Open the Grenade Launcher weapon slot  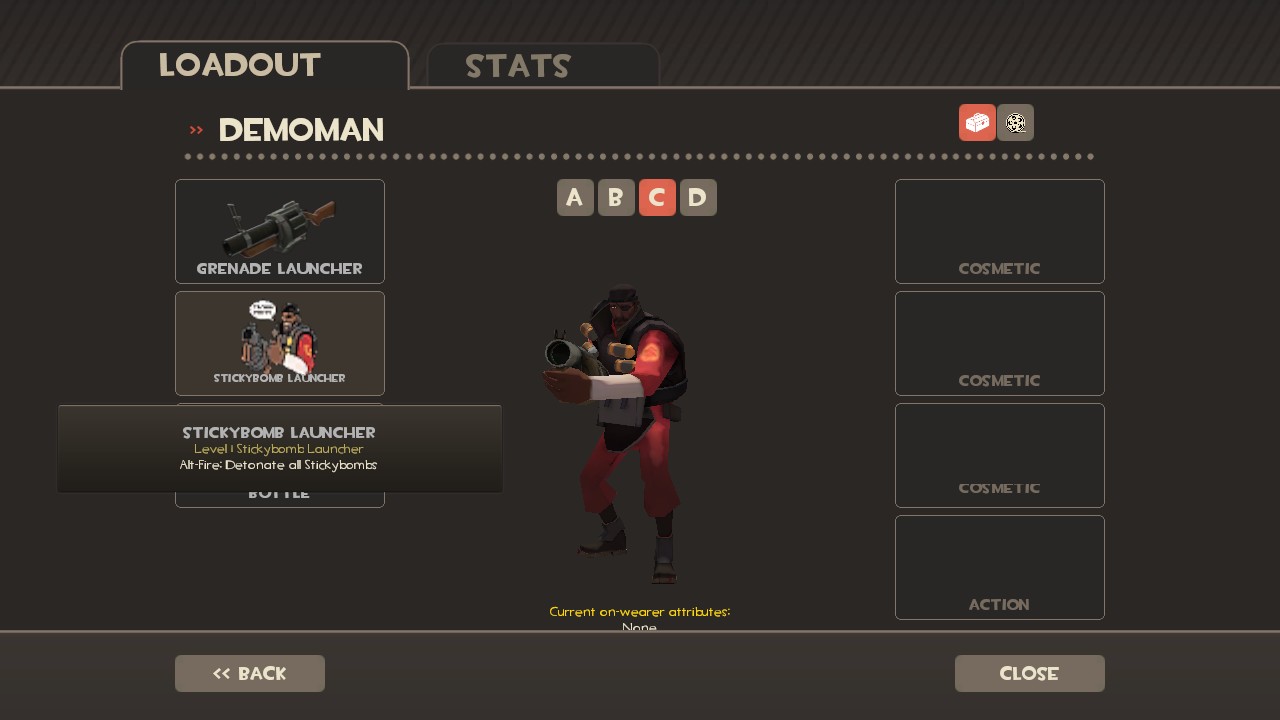[280, 231]
